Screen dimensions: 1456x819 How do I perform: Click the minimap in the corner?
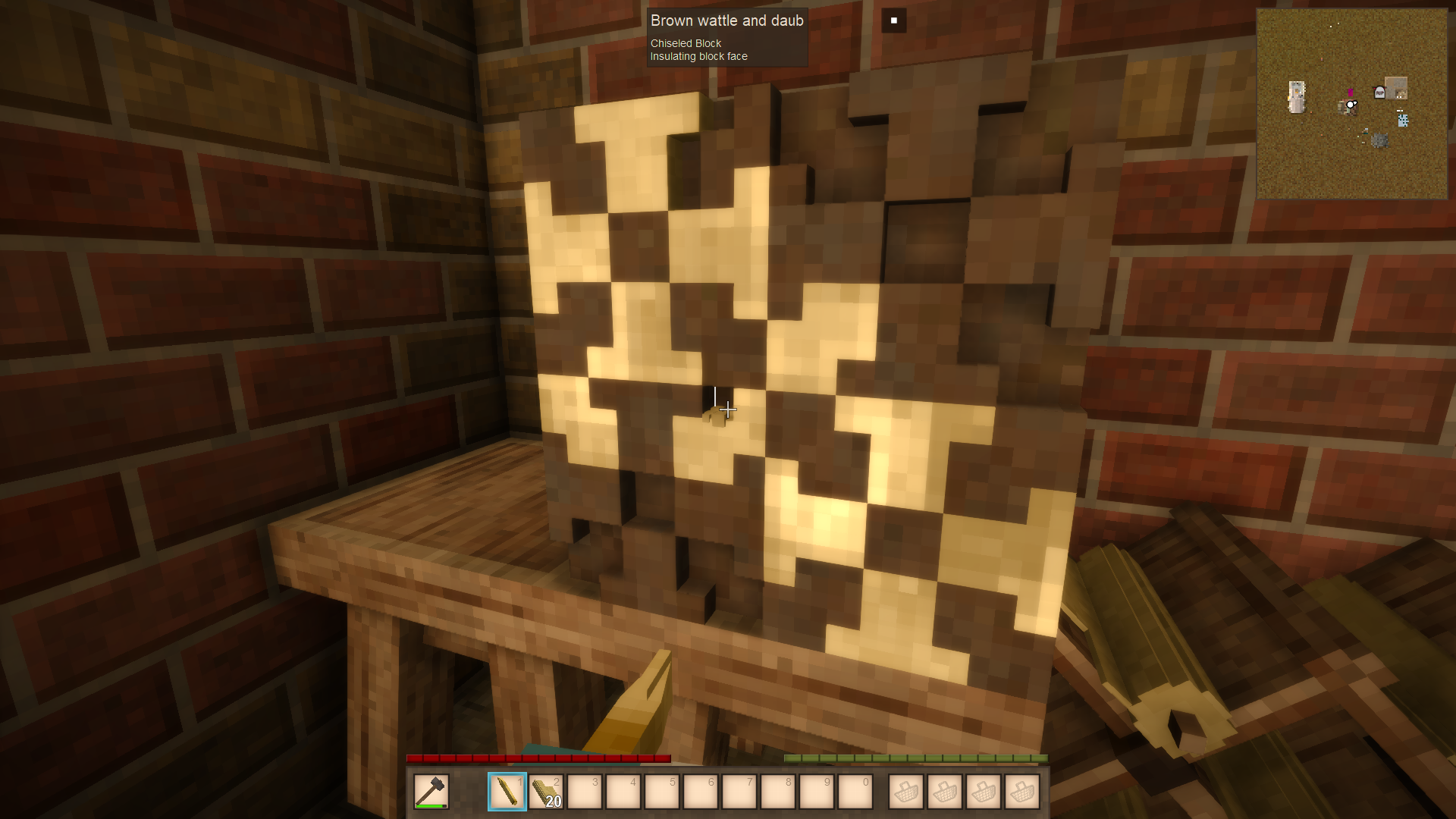[1351, 104]
